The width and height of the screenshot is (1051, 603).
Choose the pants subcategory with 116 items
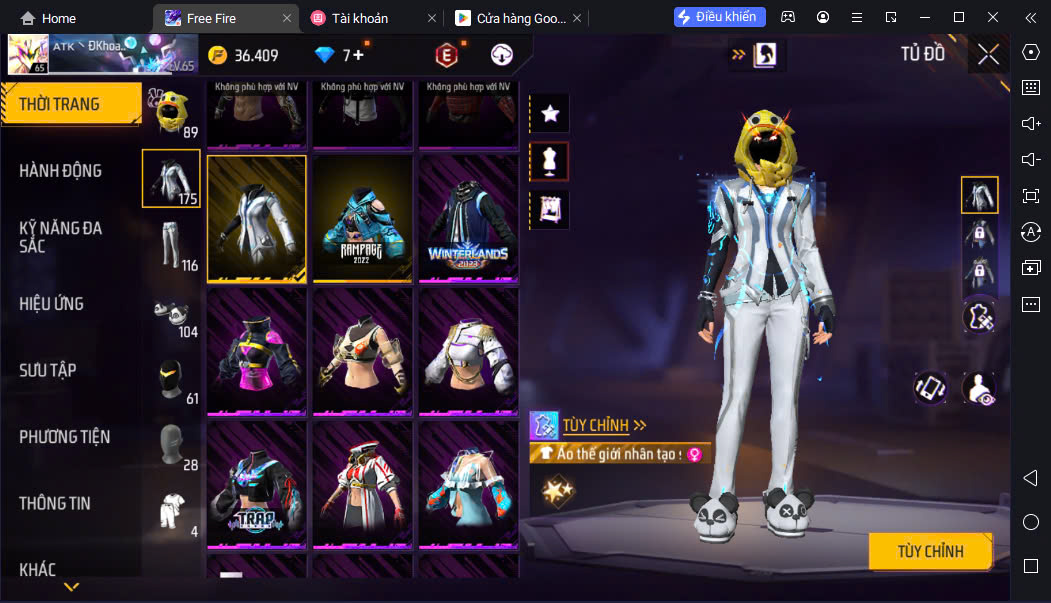[x=172, y=245]
